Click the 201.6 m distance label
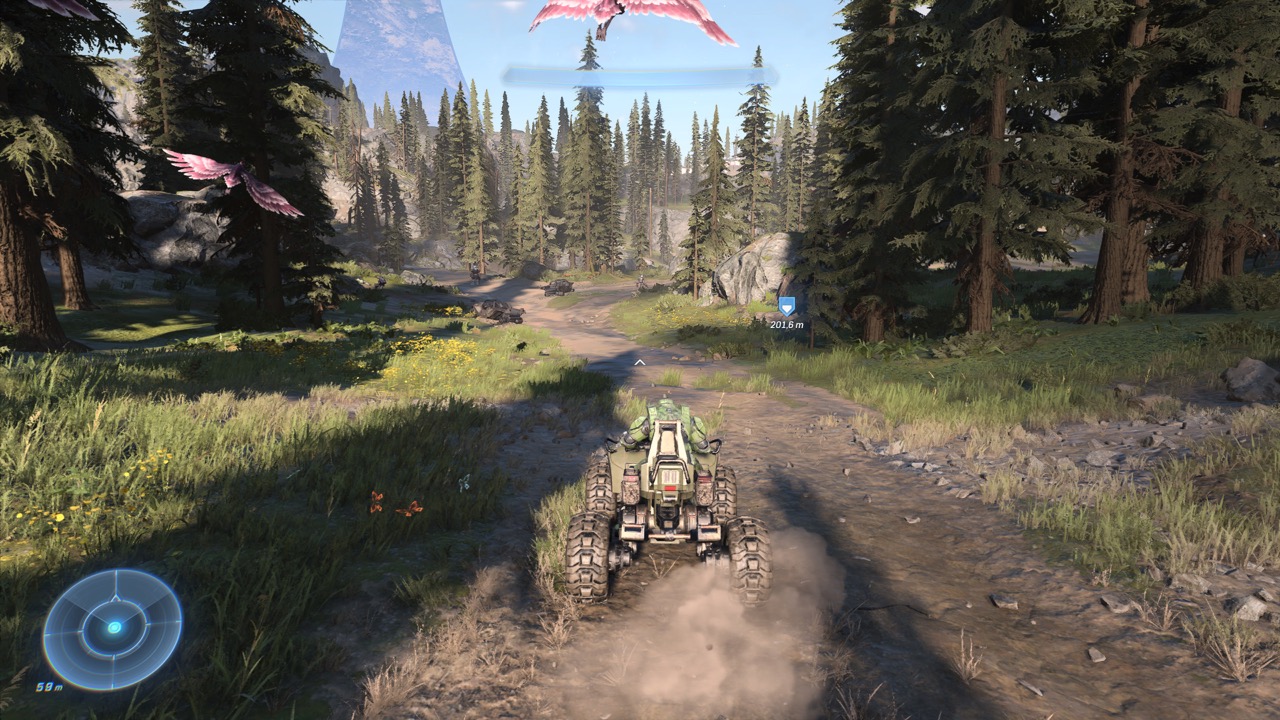The image size is (1280, 720). click(786, 327)
